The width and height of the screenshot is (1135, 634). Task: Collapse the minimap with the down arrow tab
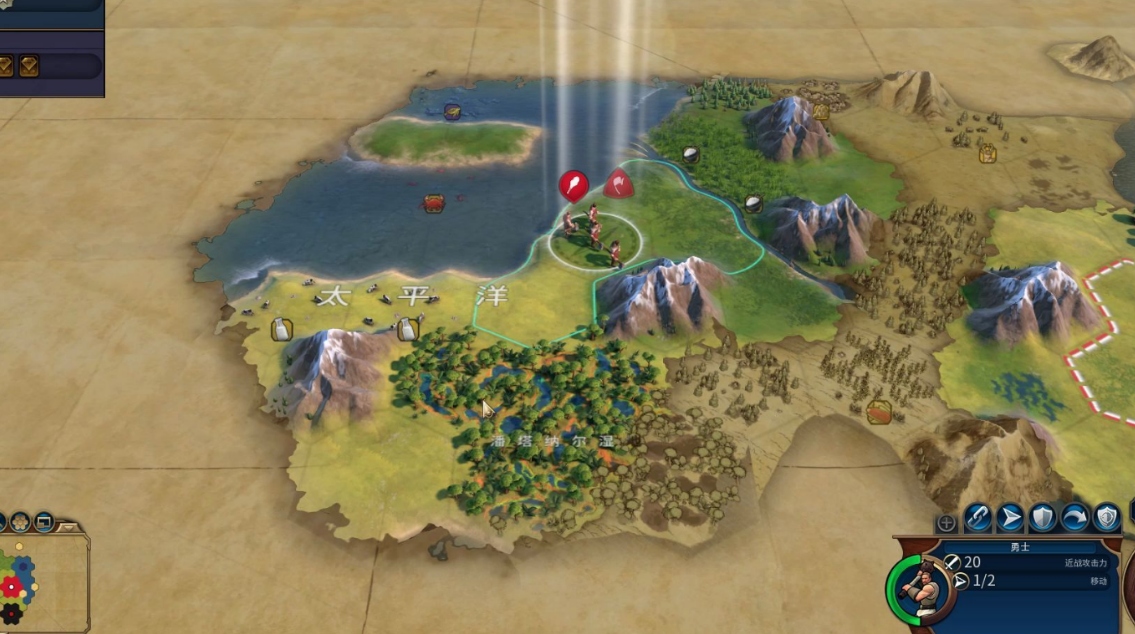click(x=69, y=525)
